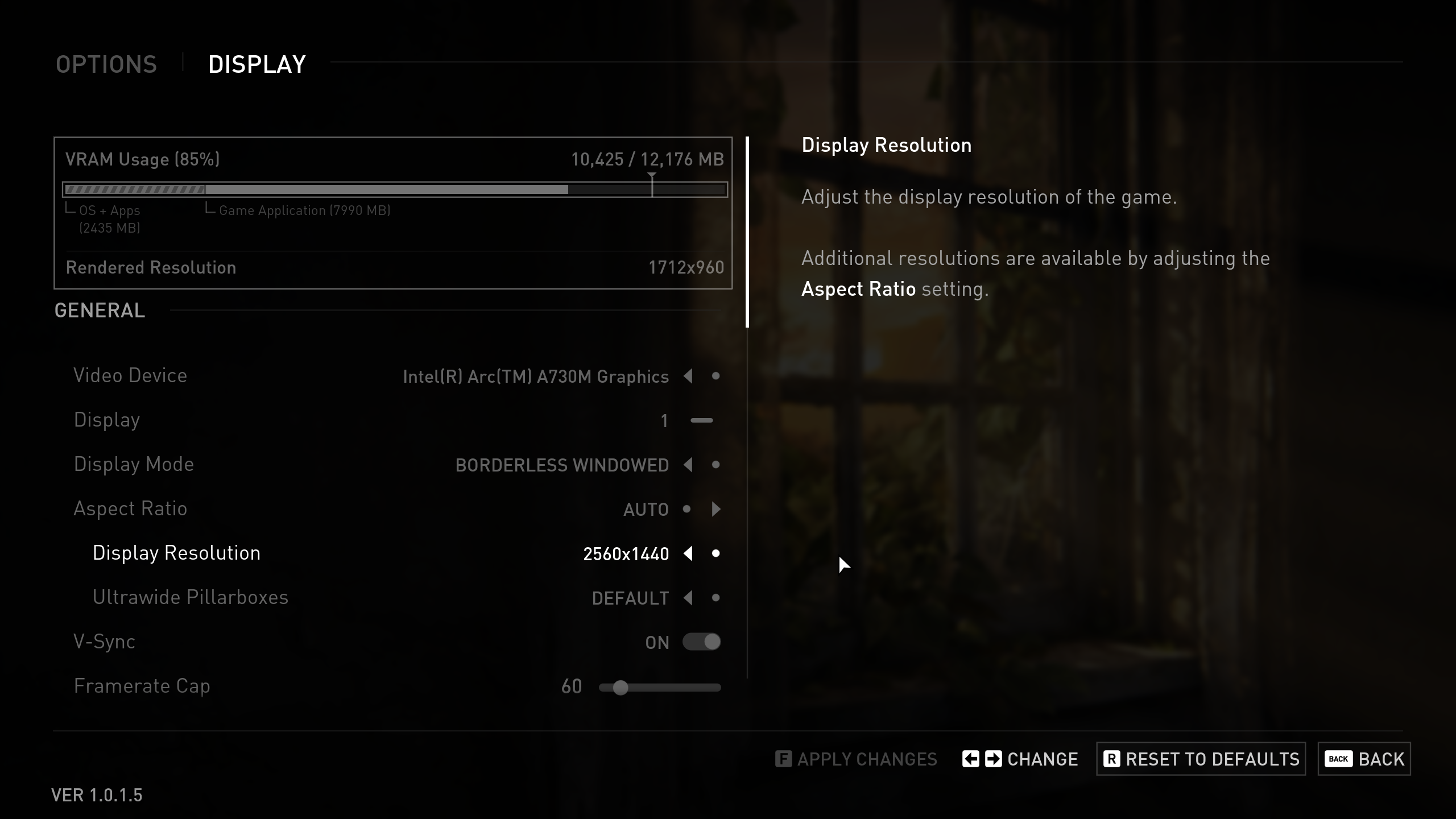Switch to the Options menu
Image resolution: width=1456 pixels, height=819 pixels.
point(106,64)
